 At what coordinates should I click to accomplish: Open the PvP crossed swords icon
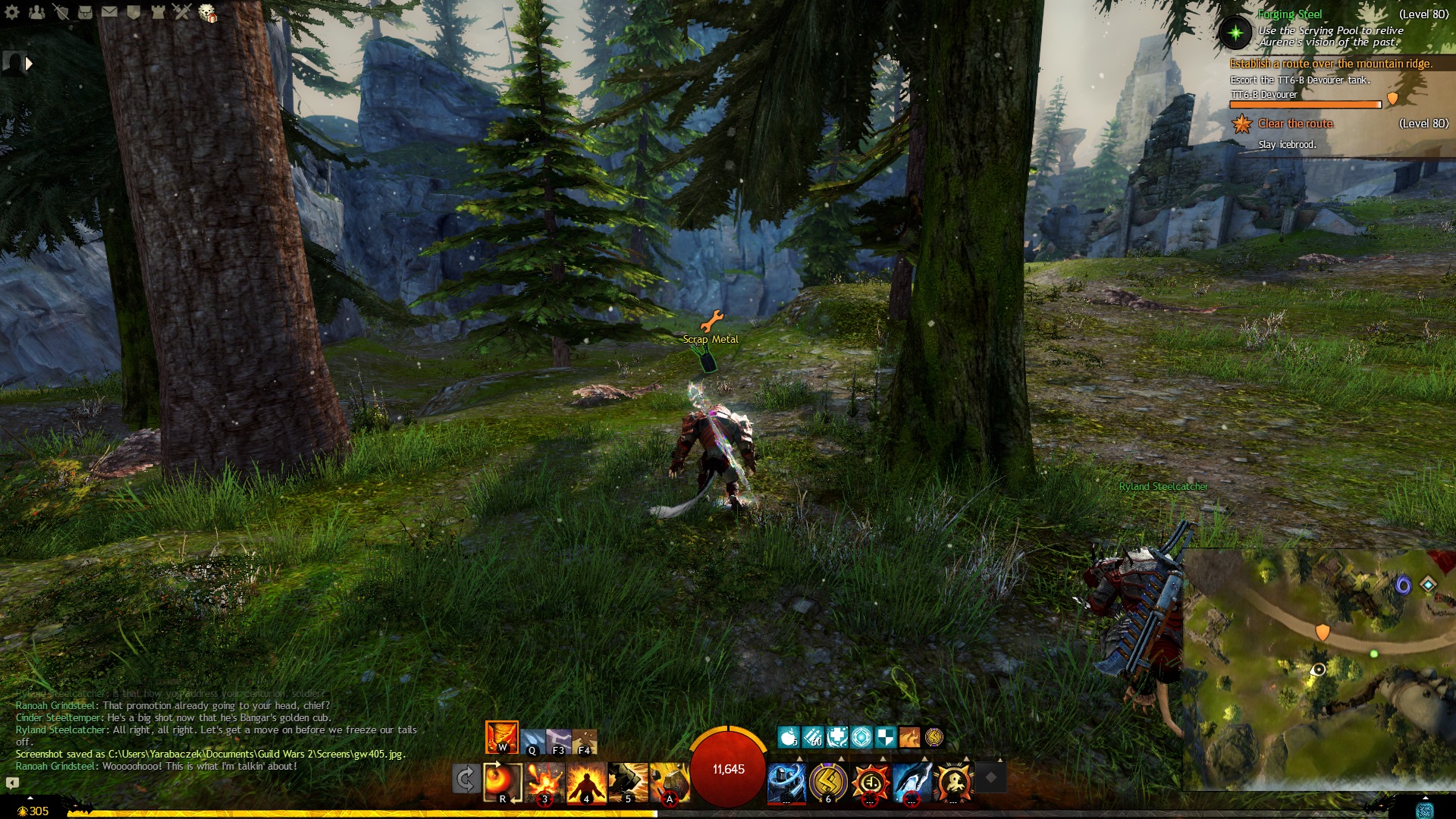182,11
